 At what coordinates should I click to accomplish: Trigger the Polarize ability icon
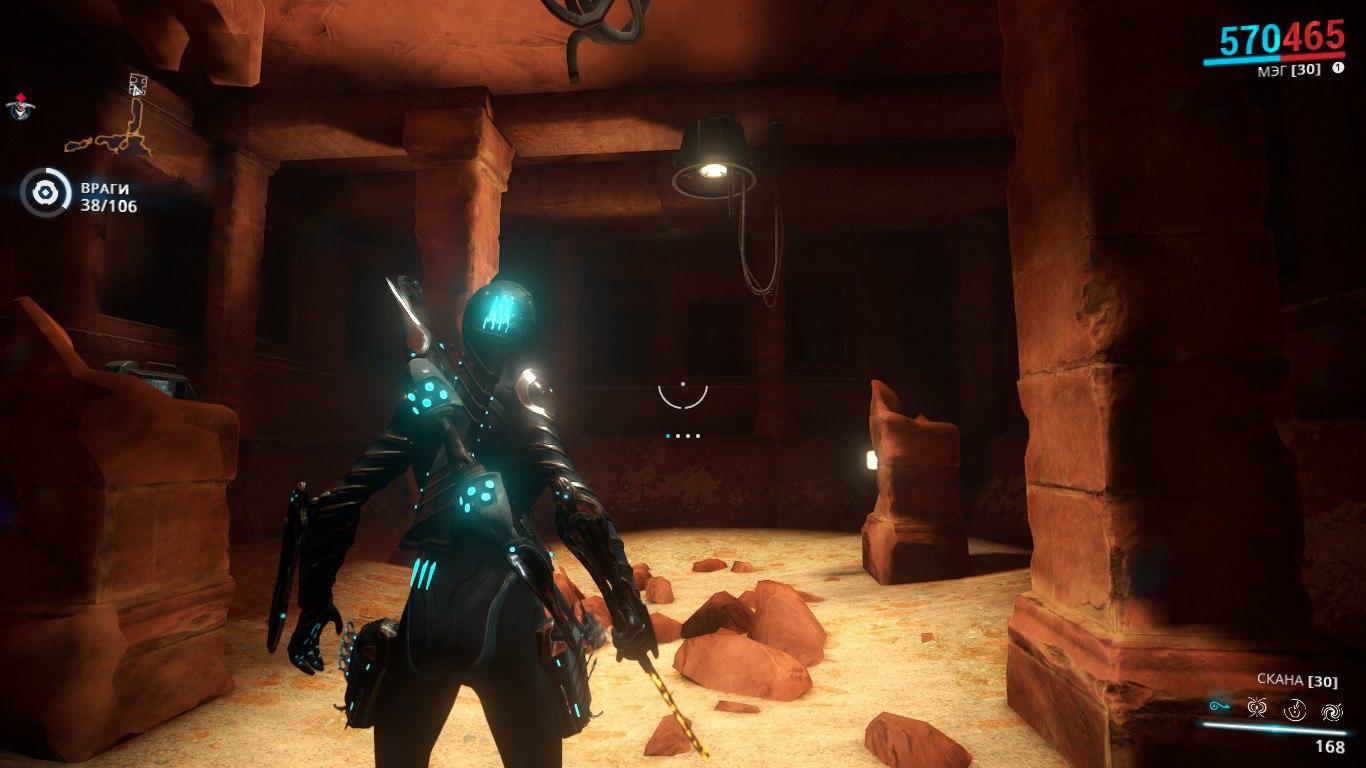(x=1295, y=710)
